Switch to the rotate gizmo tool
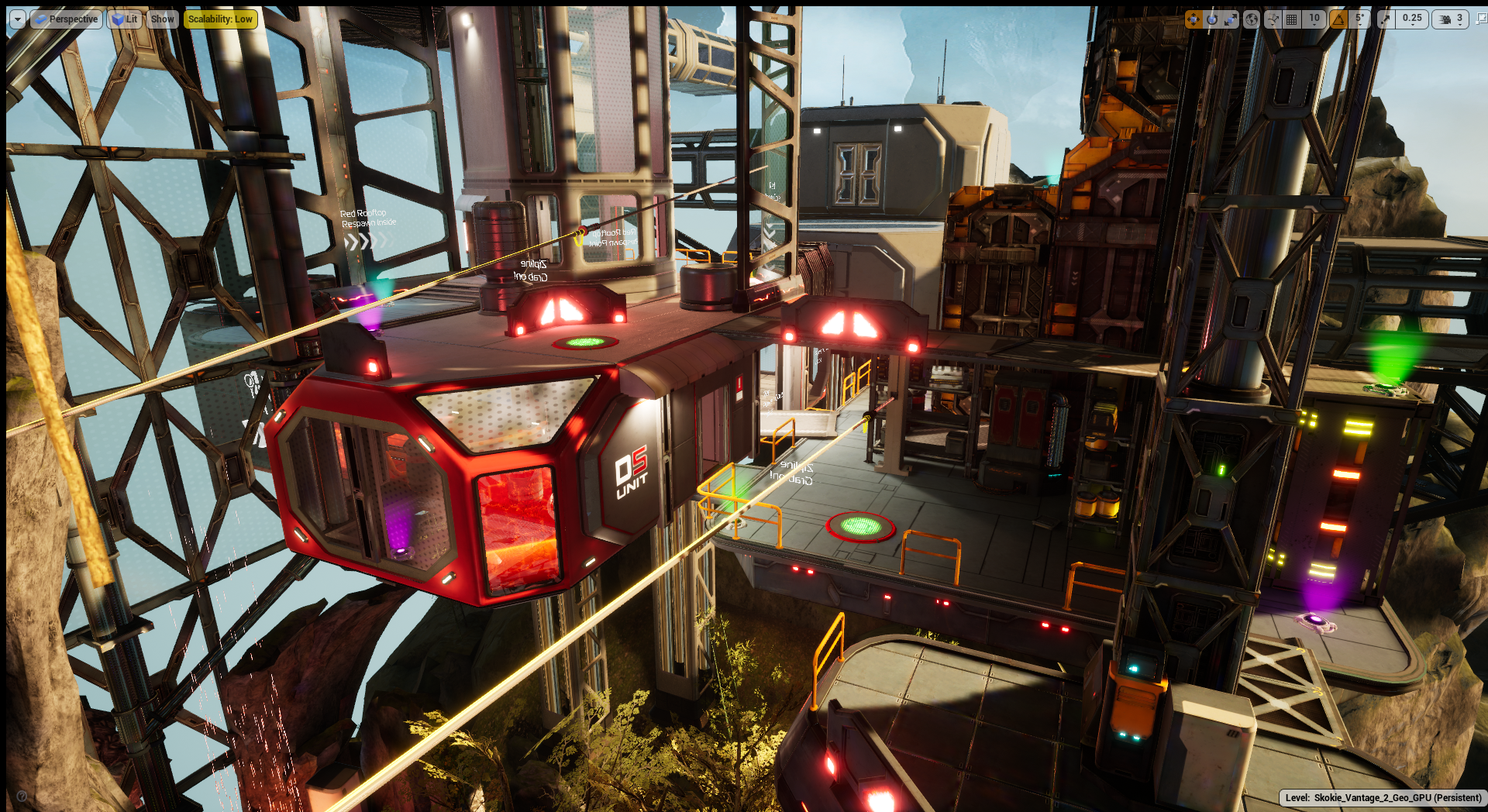Screen dimensions: 1488x812 click(1212, 19)
